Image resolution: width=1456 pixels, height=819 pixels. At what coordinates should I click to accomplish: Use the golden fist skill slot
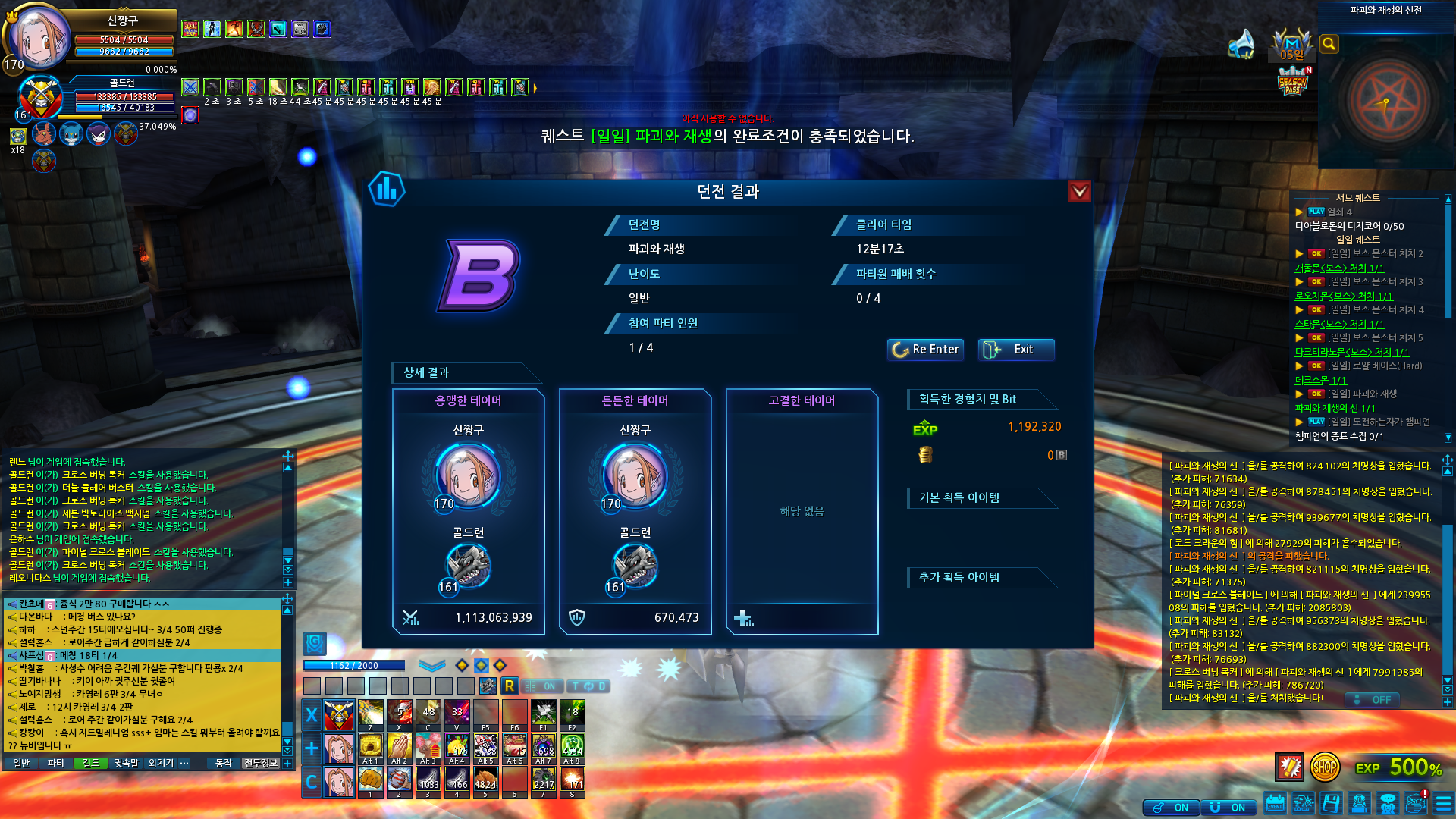coord(370,780)
